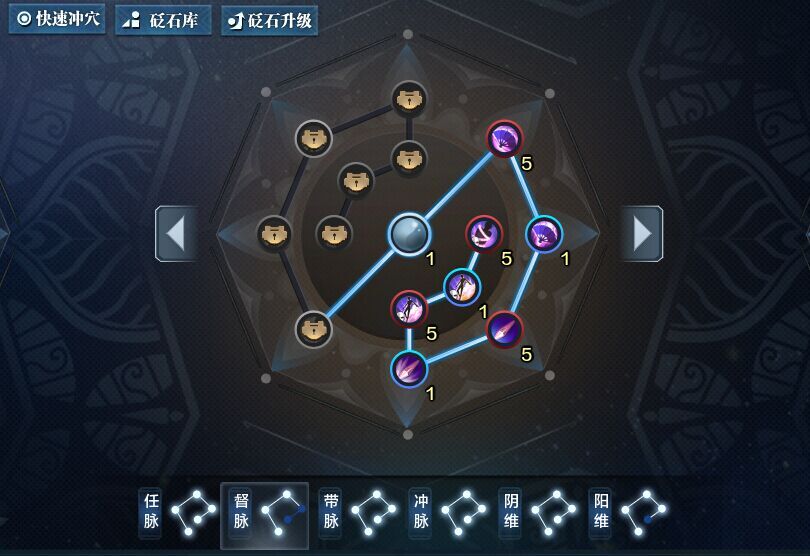The height and width of the screenshot is (556, 810).
Task: Go to the previous meridian page
Action: pyautogui.click(x=175, y=234)
